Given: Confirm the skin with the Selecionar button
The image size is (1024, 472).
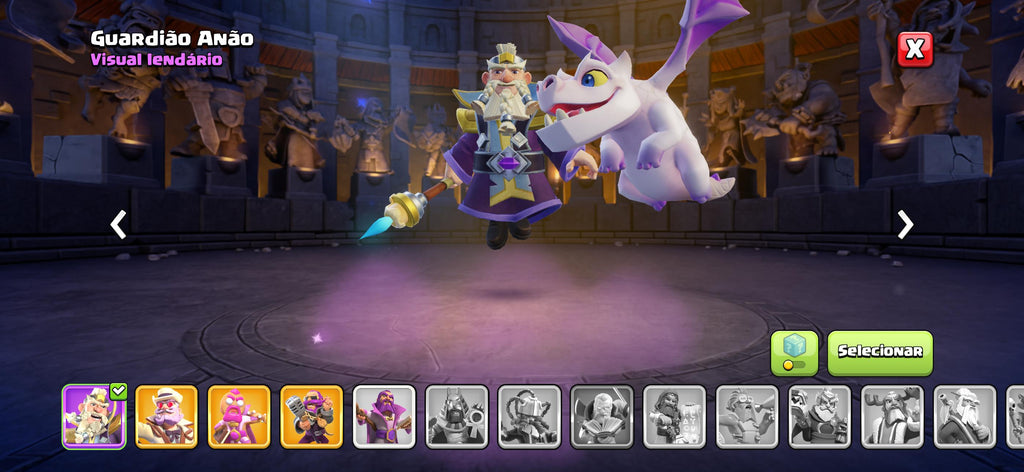Looking at the screenshot, I should (x=879, y=352).
